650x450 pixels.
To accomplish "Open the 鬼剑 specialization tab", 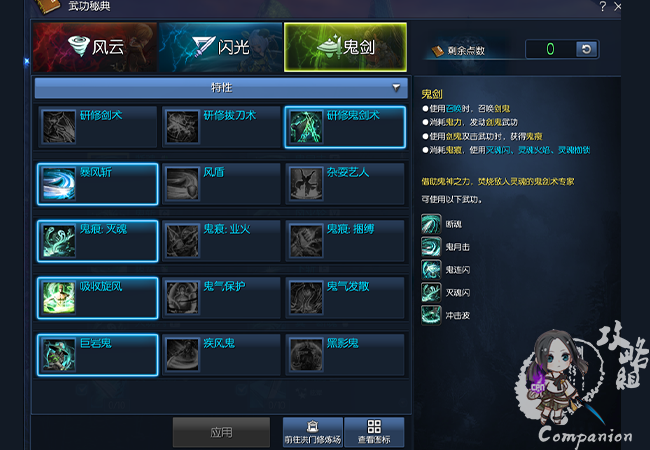I will click(345, 46).
